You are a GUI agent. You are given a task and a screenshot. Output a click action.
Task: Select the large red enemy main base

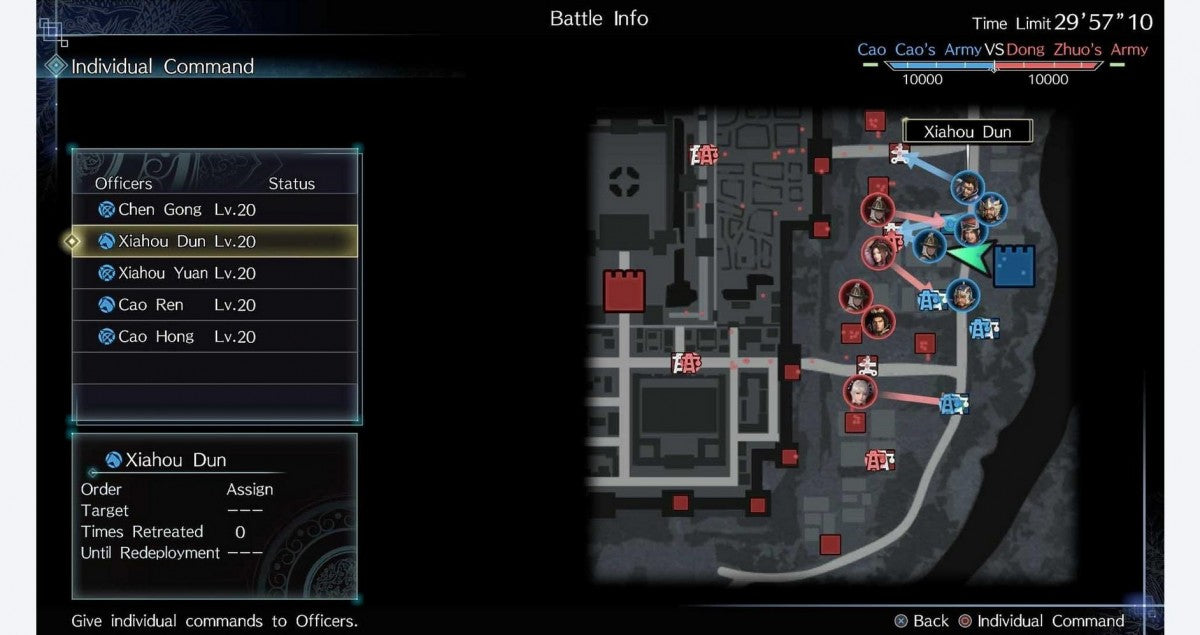pyautogui.click(x=623, y=290)
